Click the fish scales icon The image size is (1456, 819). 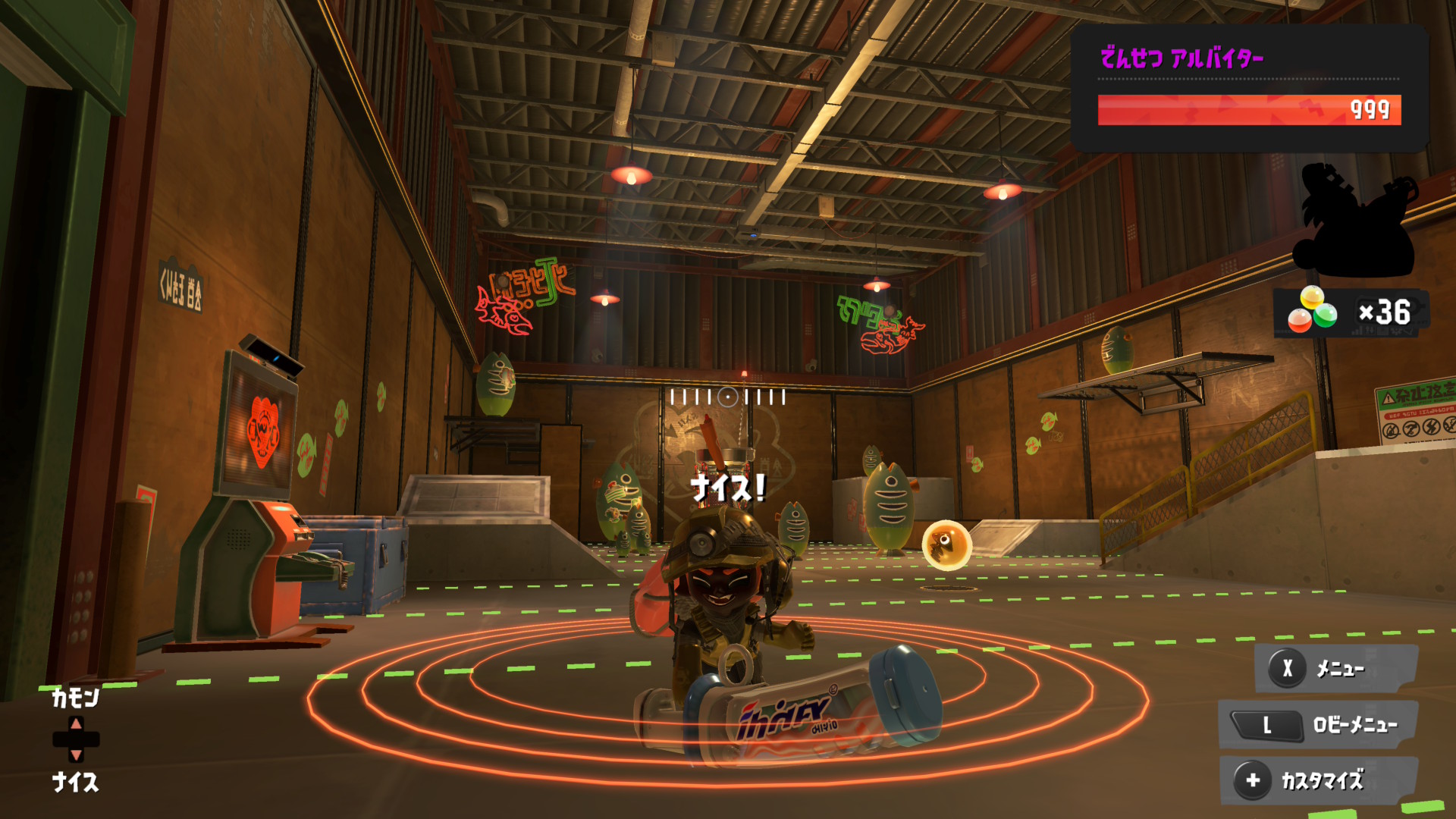point(1312,311)
